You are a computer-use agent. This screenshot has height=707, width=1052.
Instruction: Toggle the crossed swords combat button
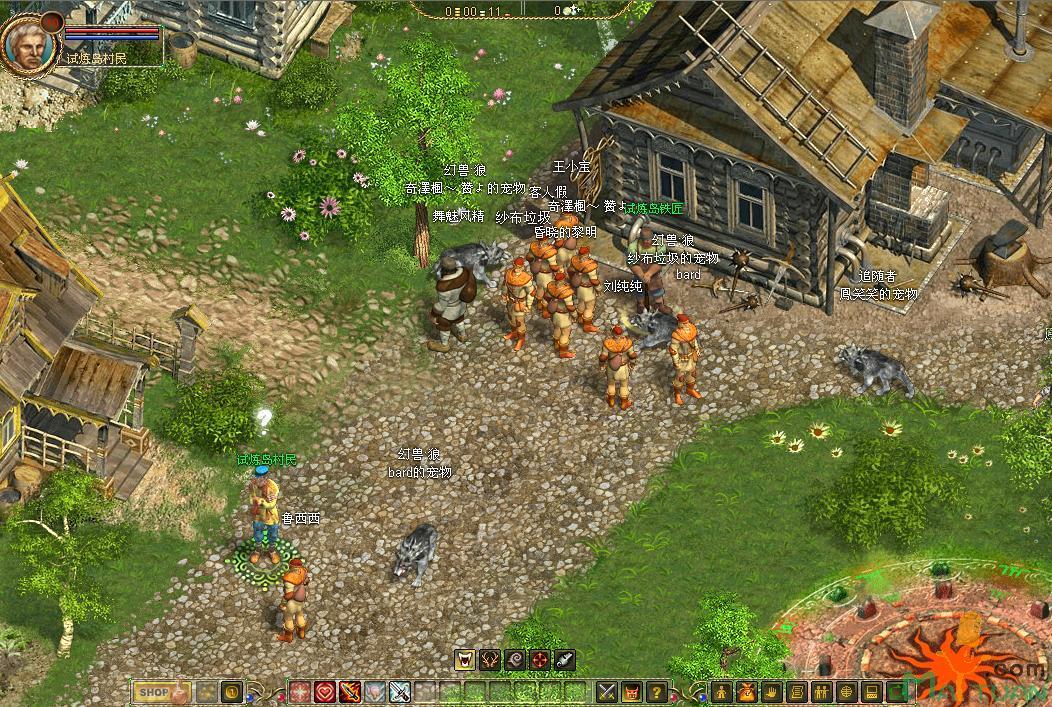tap(607, 691)
